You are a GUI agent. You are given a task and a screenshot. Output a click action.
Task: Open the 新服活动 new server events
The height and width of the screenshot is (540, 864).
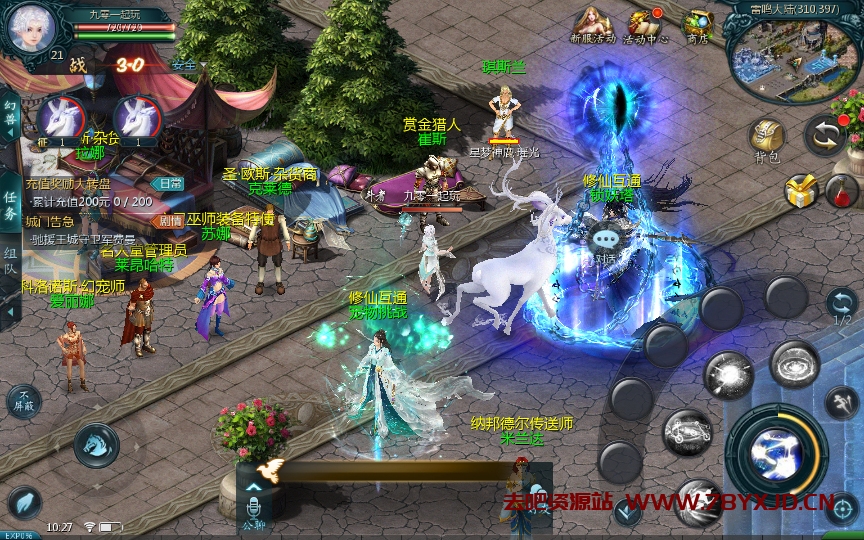coord(593,24)
